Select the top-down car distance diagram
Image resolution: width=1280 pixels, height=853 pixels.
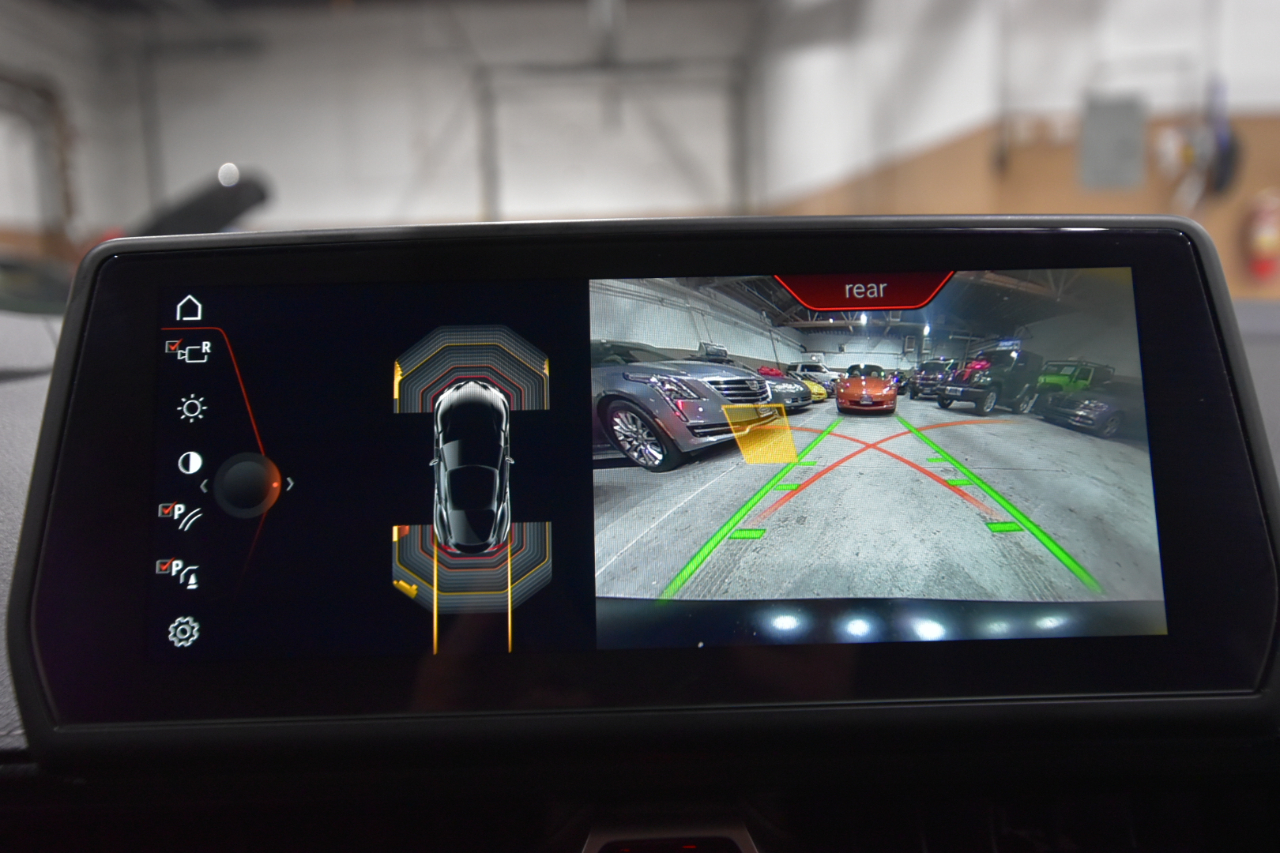point(472,470)
